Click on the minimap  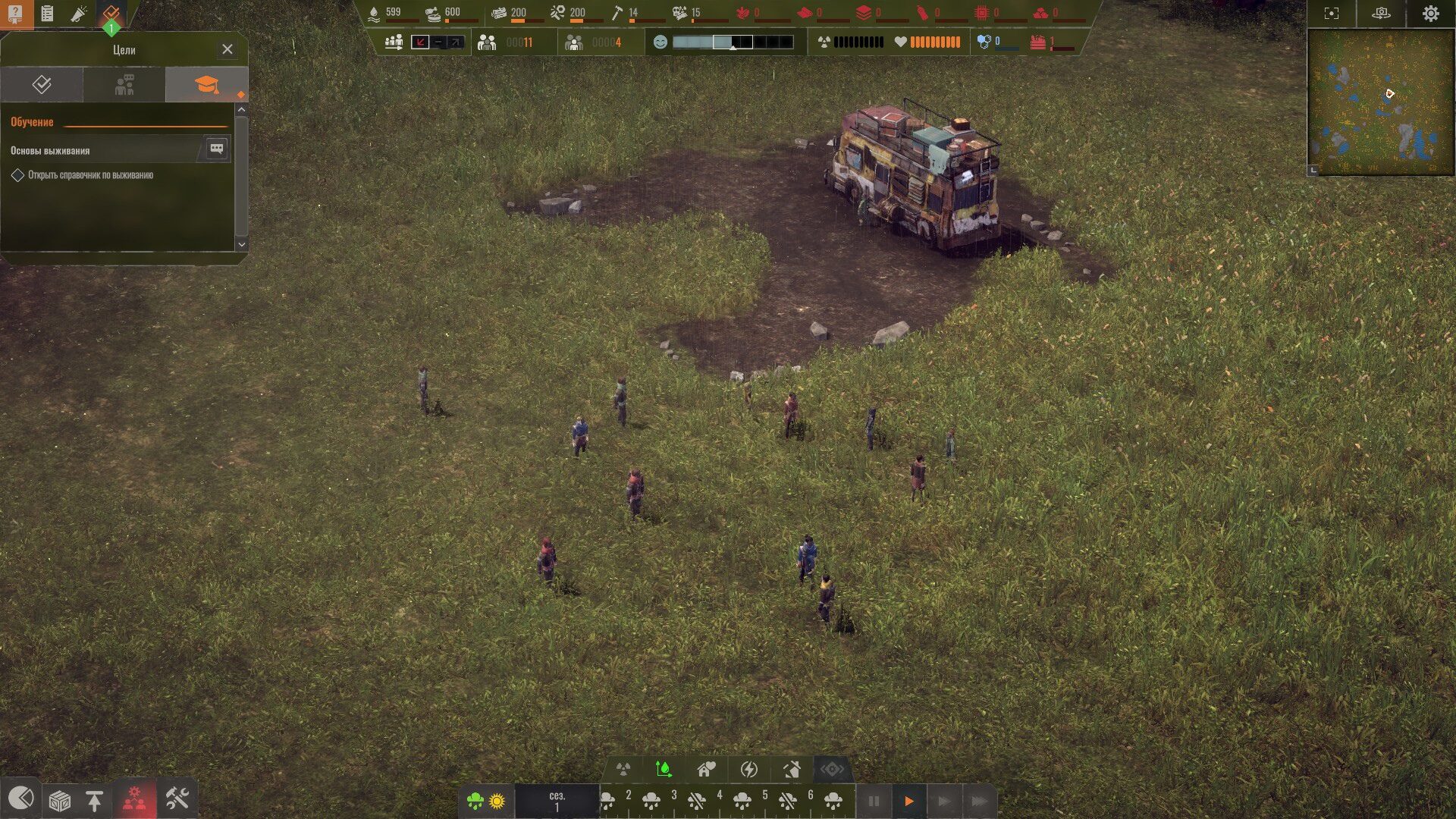1380,102
